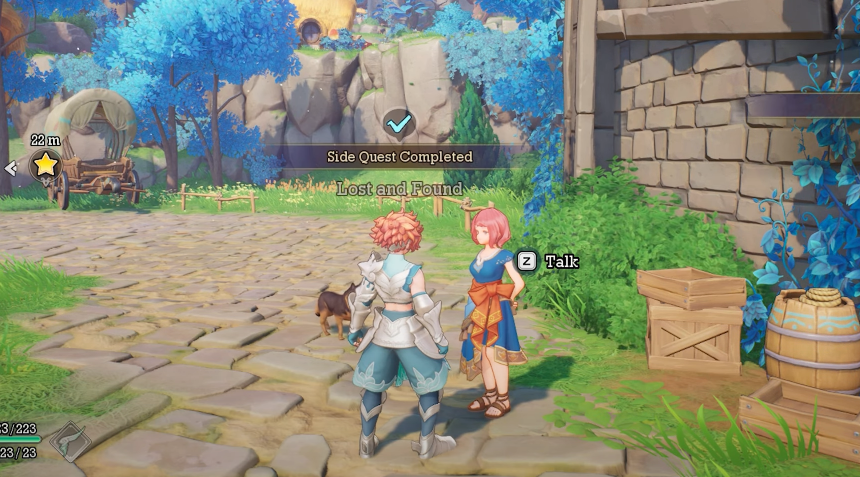Image resolution: width=860 pixels, height=477 pixels.
Task: Click the gold star quest marker
Action: pyautogui.click(x=46, y=165)
